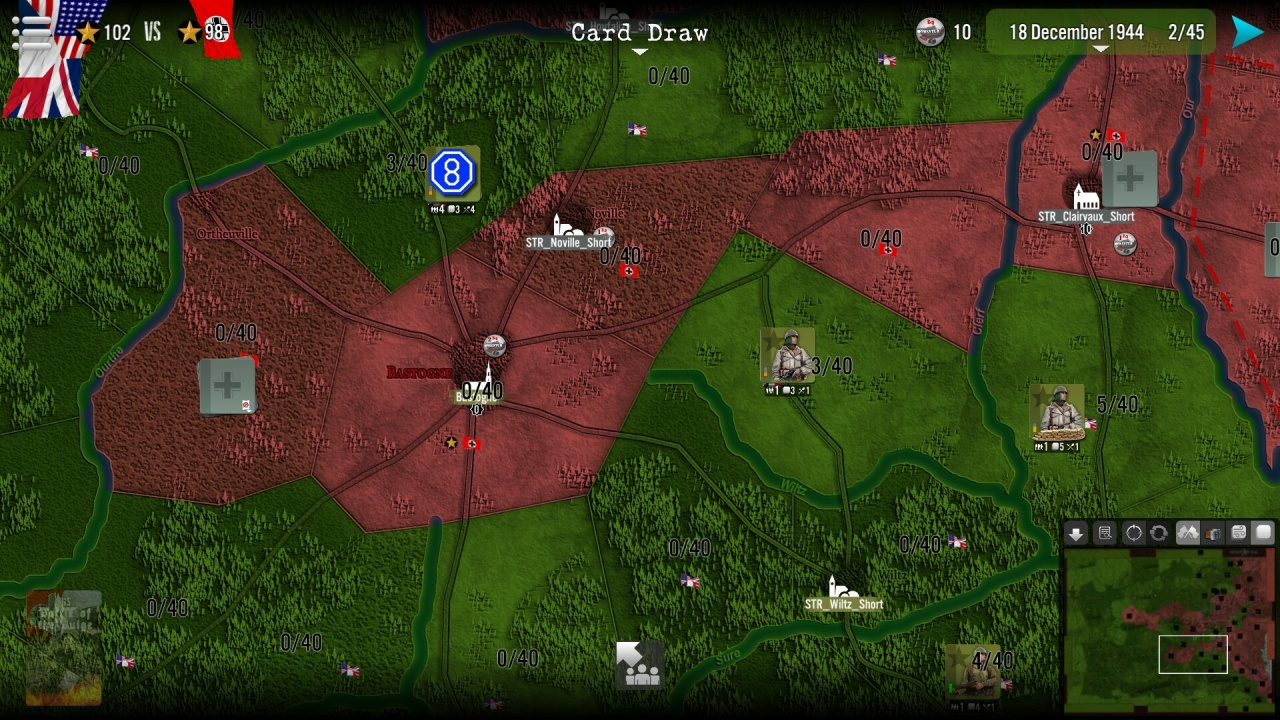Toggle the white square overlay button
The width and height of the screenshot is (1280, 720).
(x=1264, y=534)
